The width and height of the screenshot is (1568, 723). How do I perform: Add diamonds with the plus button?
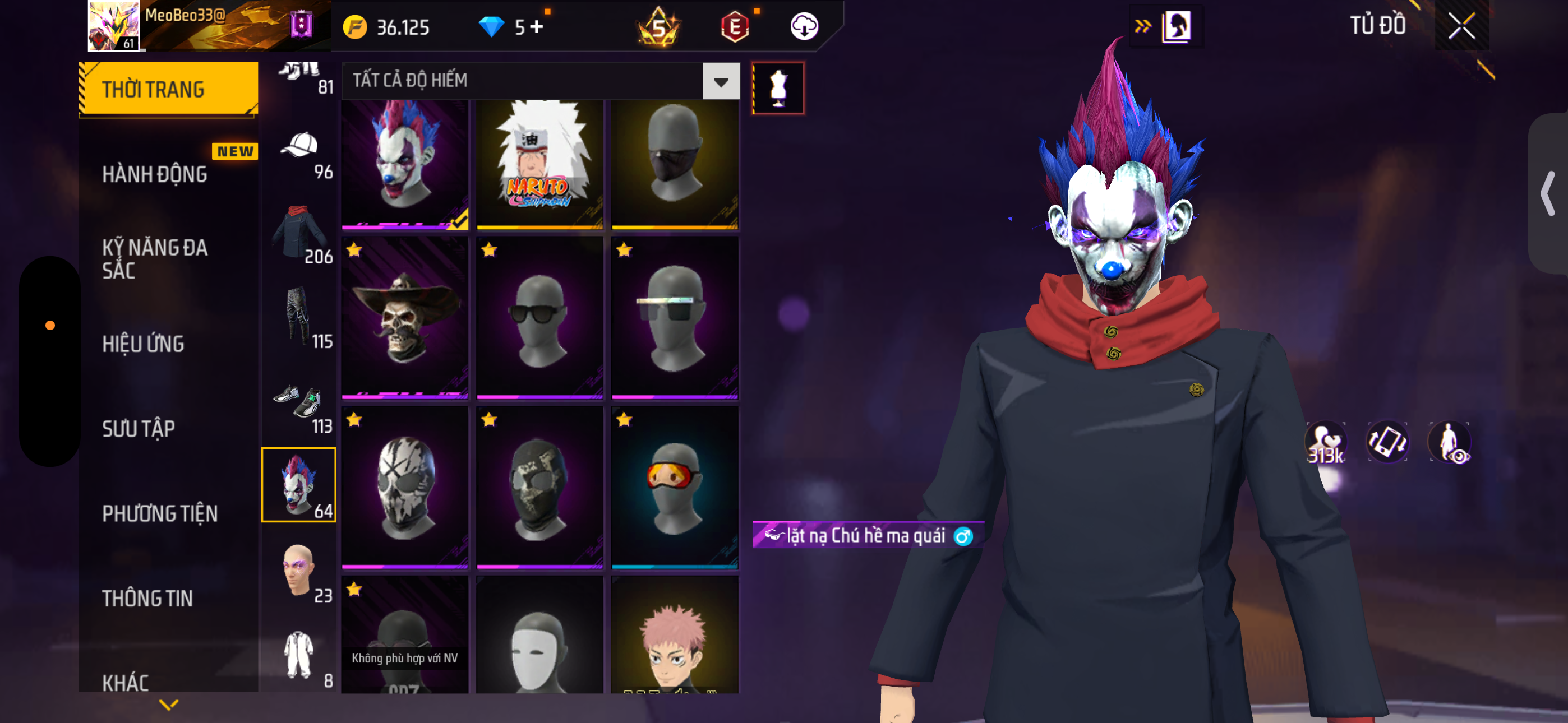click(x=536, y=27)
